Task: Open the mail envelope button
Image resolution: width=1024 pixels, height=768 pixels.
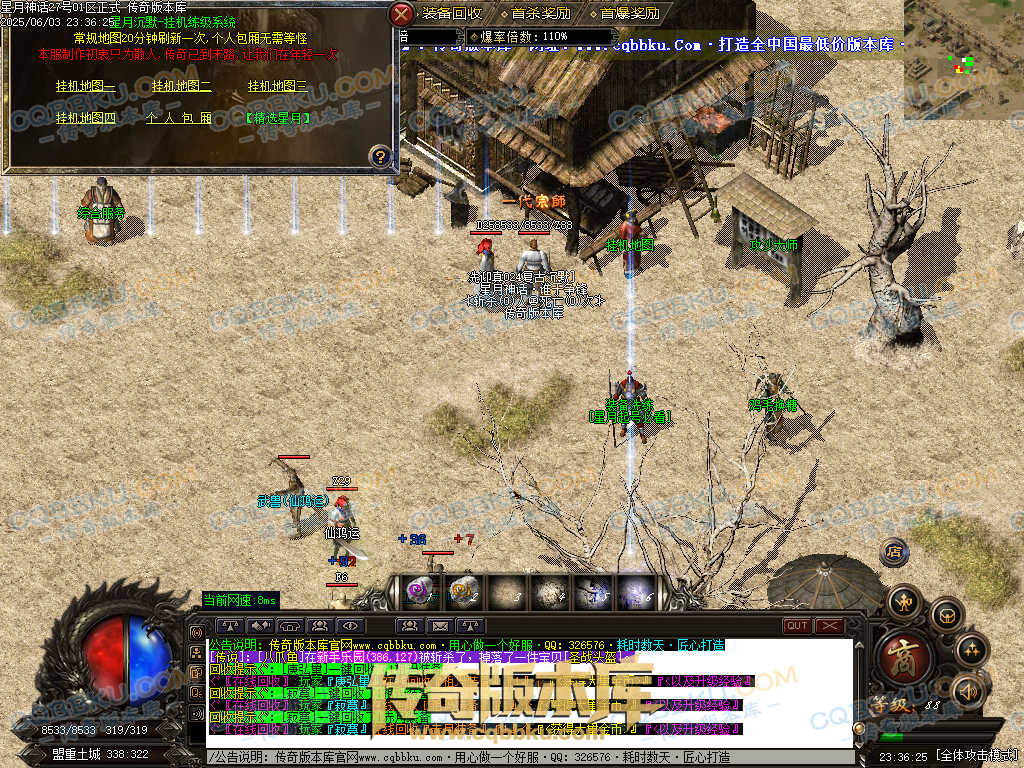Action: pos(439,627)
